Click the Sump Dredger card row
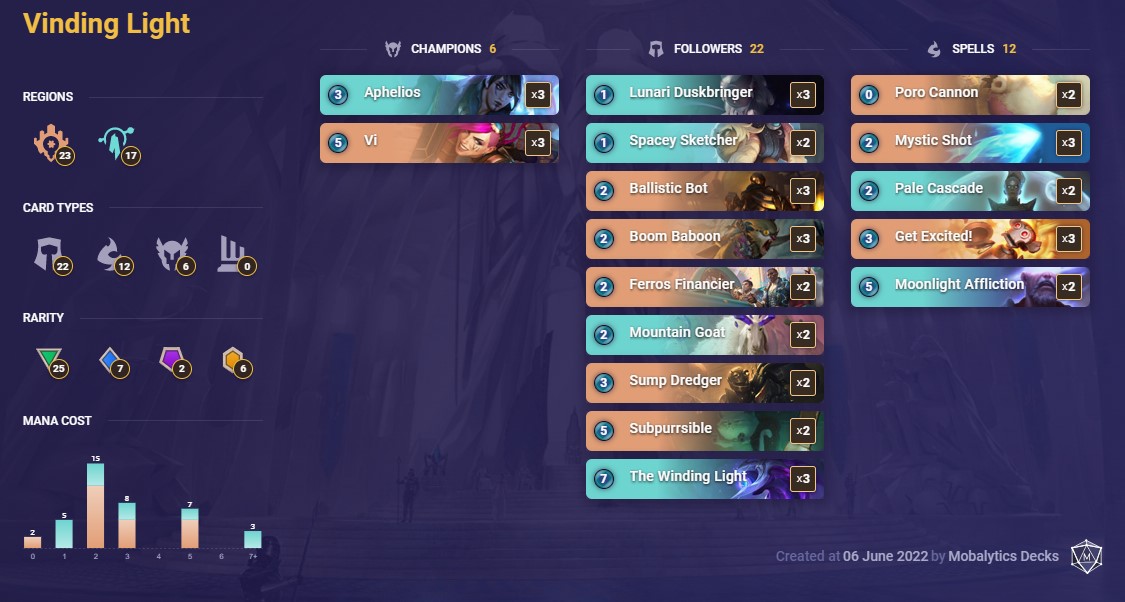1125x602 pixels. pos(704,383)
